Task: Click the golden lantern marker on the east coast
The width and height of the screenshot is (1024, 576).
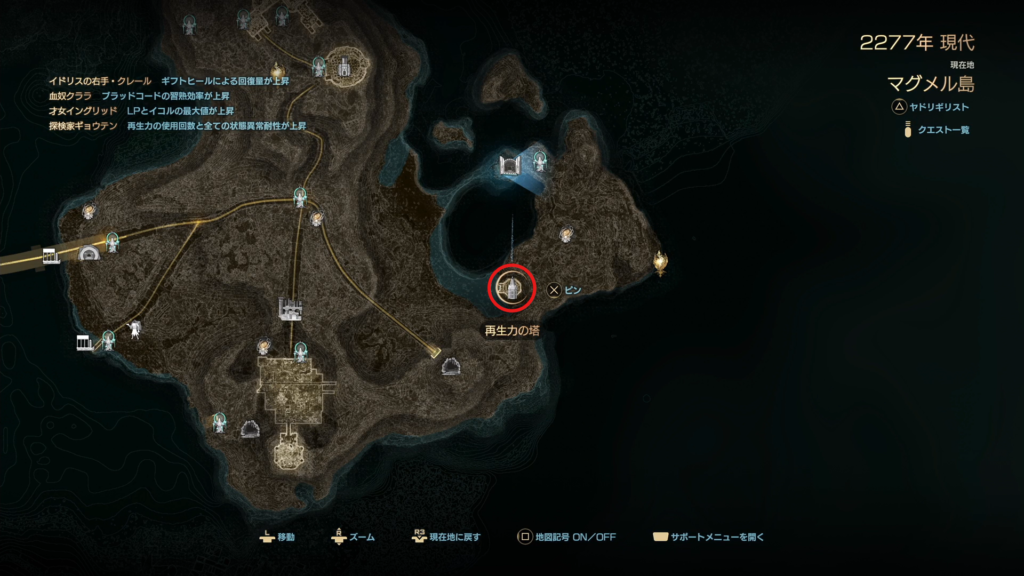Action: point(659,262)
